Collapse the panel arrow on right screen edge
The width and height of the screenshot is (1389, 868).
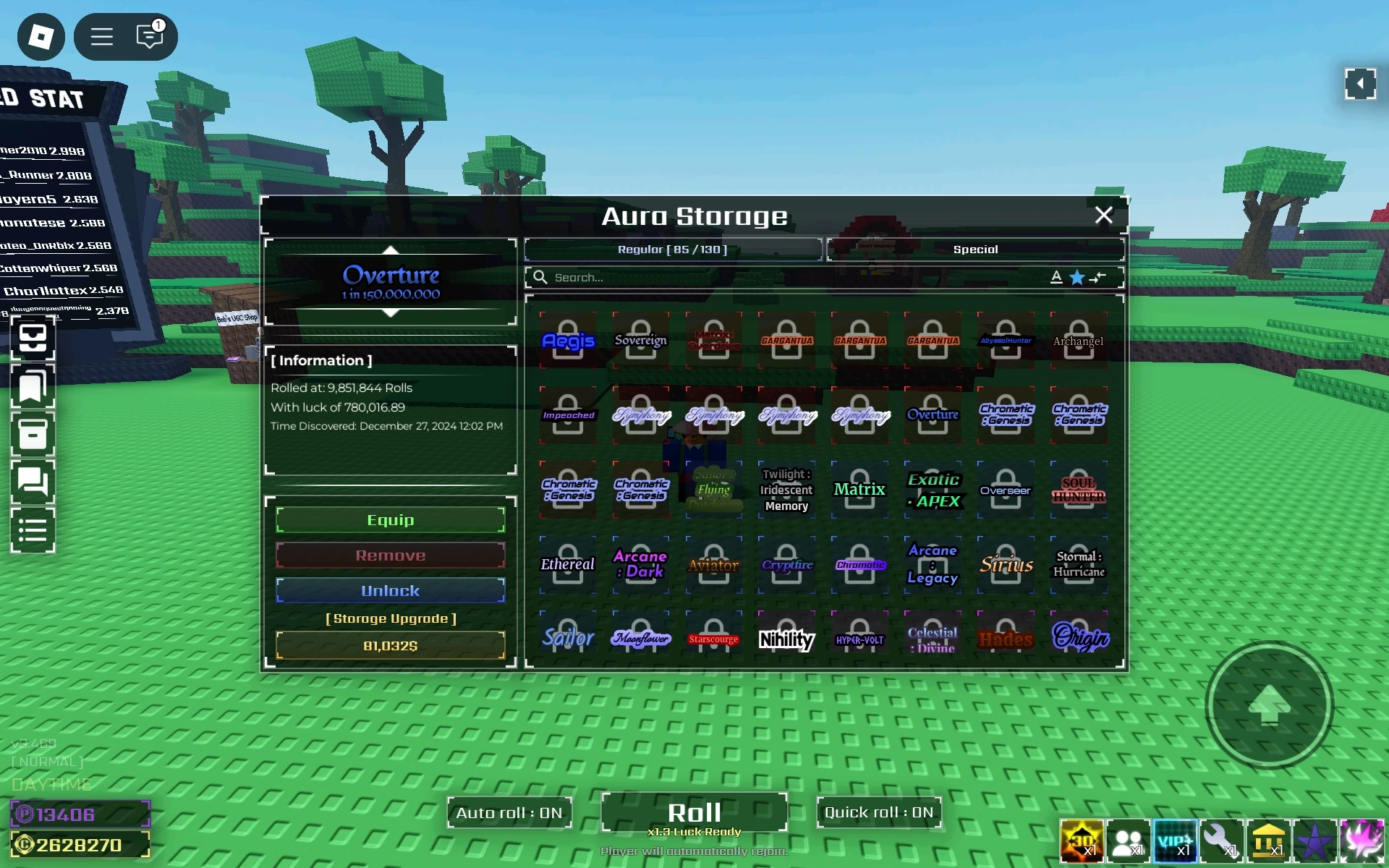(1362, 84)
